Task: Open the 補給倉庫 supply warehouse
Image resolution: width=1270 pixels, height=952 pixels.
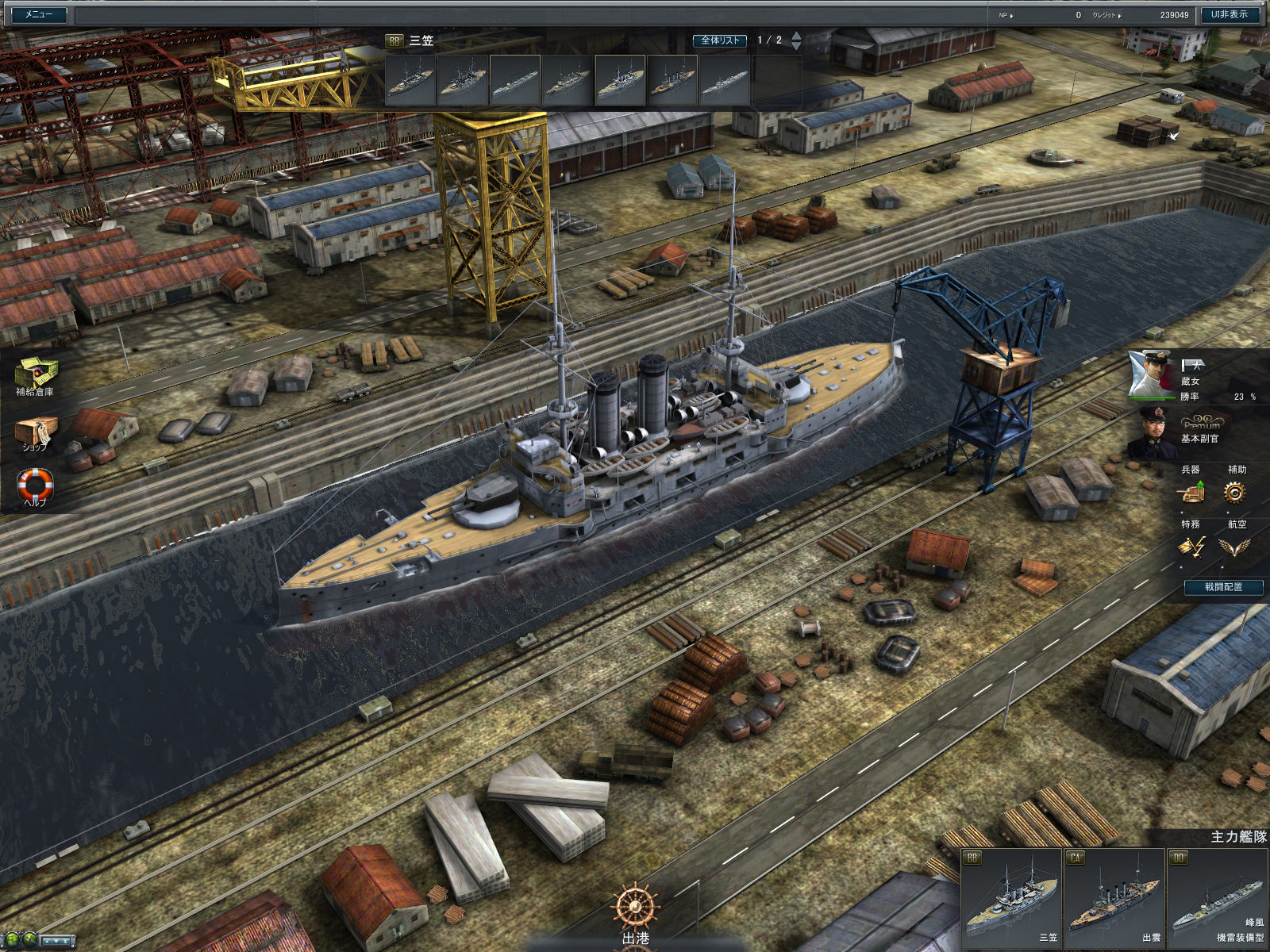Action: click(x=35, y=374)
